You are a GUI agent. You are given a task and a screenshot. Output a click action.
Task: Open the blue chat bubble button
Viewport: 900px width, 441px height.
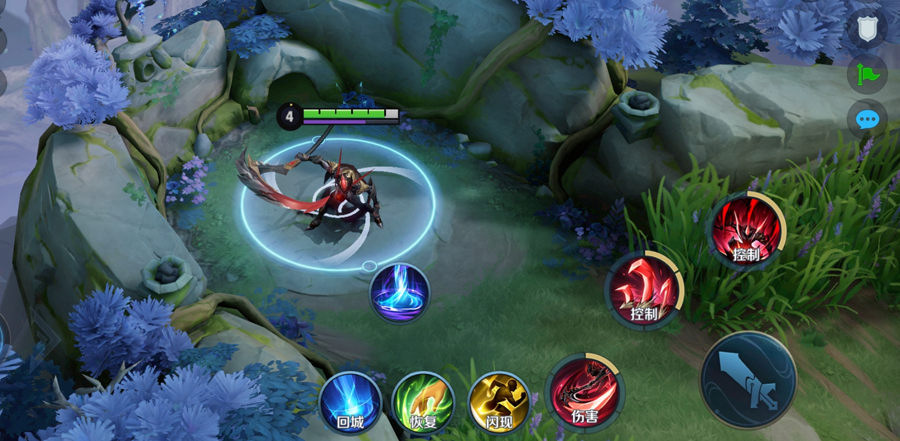(867, 120)
